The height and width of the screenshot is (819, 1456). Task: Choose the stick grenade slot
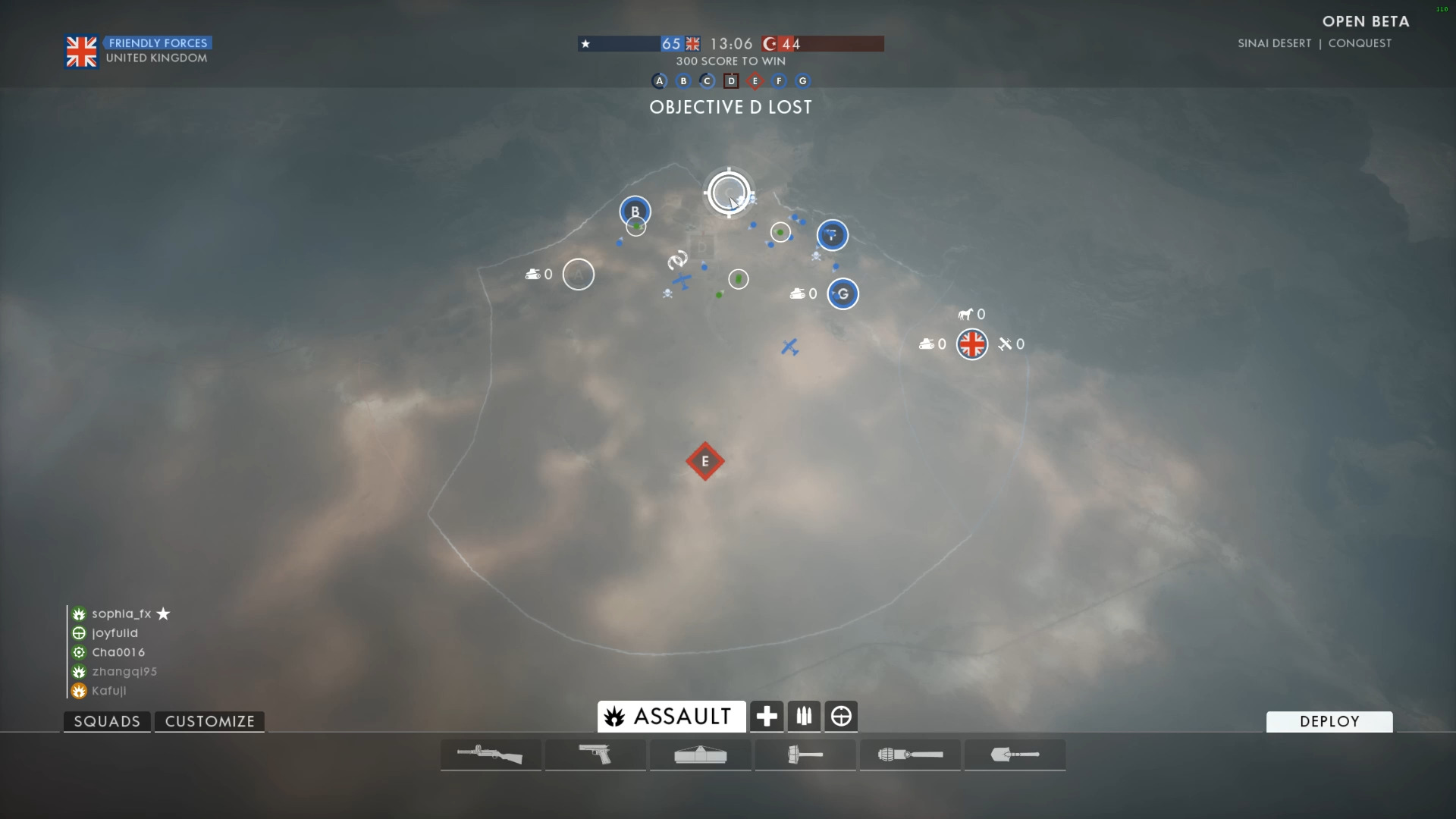[x=910, y=755]
